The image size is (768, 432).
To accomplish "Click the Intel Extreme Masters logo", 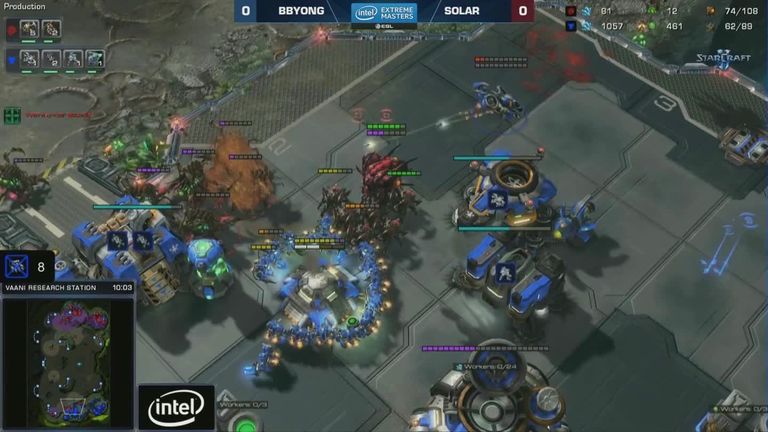I will [x=384, y=12].
